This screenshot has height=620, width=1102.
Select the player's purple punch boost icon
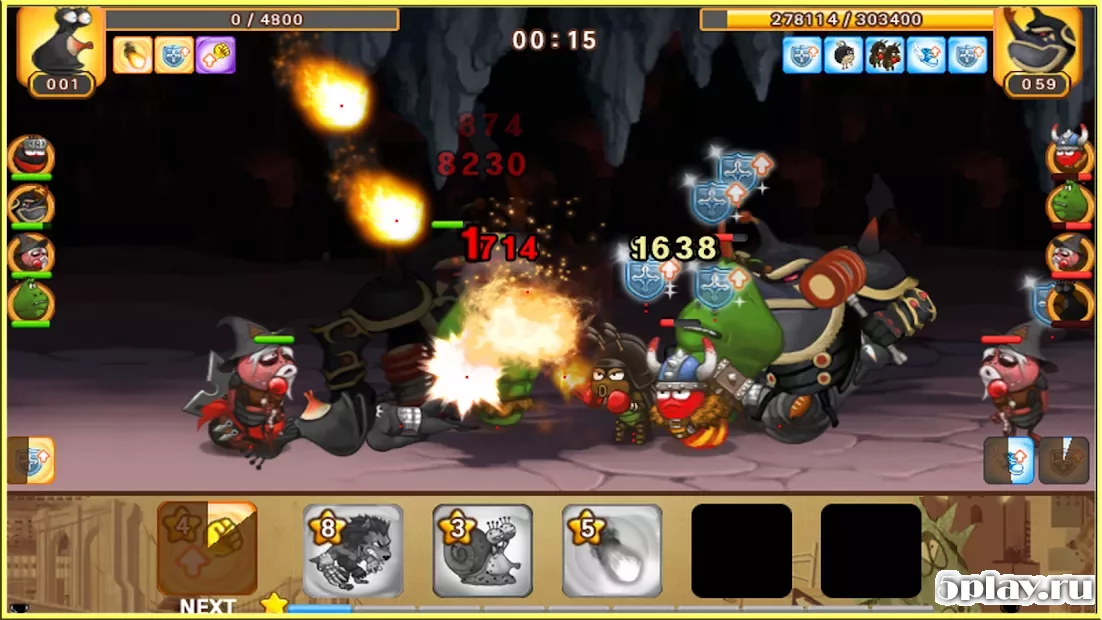coord(215,55)
